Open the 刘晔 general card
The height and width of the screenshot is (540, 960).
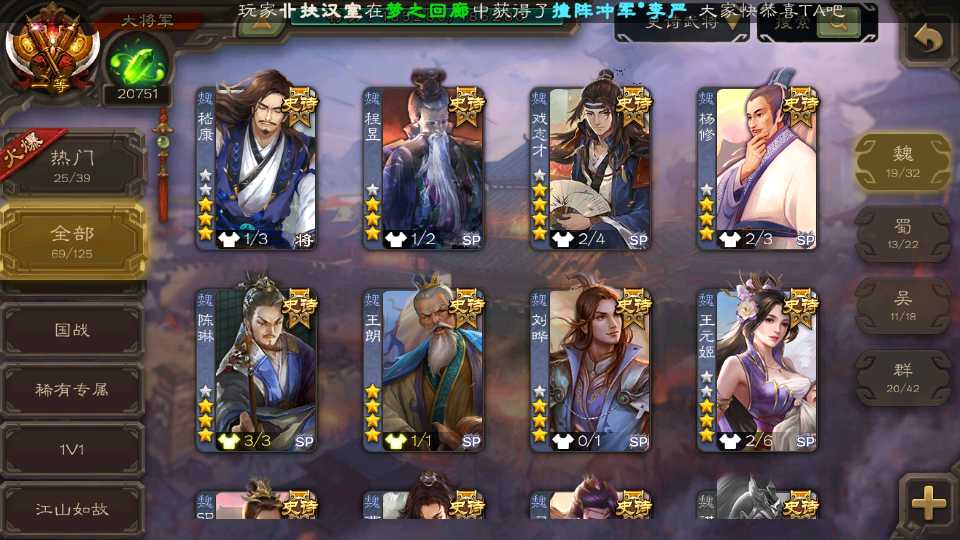pos(590,370)
